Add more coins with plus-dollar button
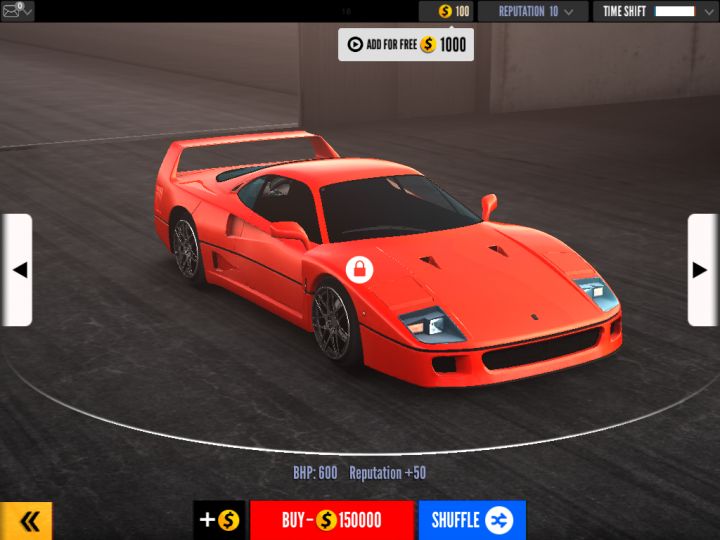The height and width of the screenshot is (540, 720). pyautogui.click(x=219, y=520)
